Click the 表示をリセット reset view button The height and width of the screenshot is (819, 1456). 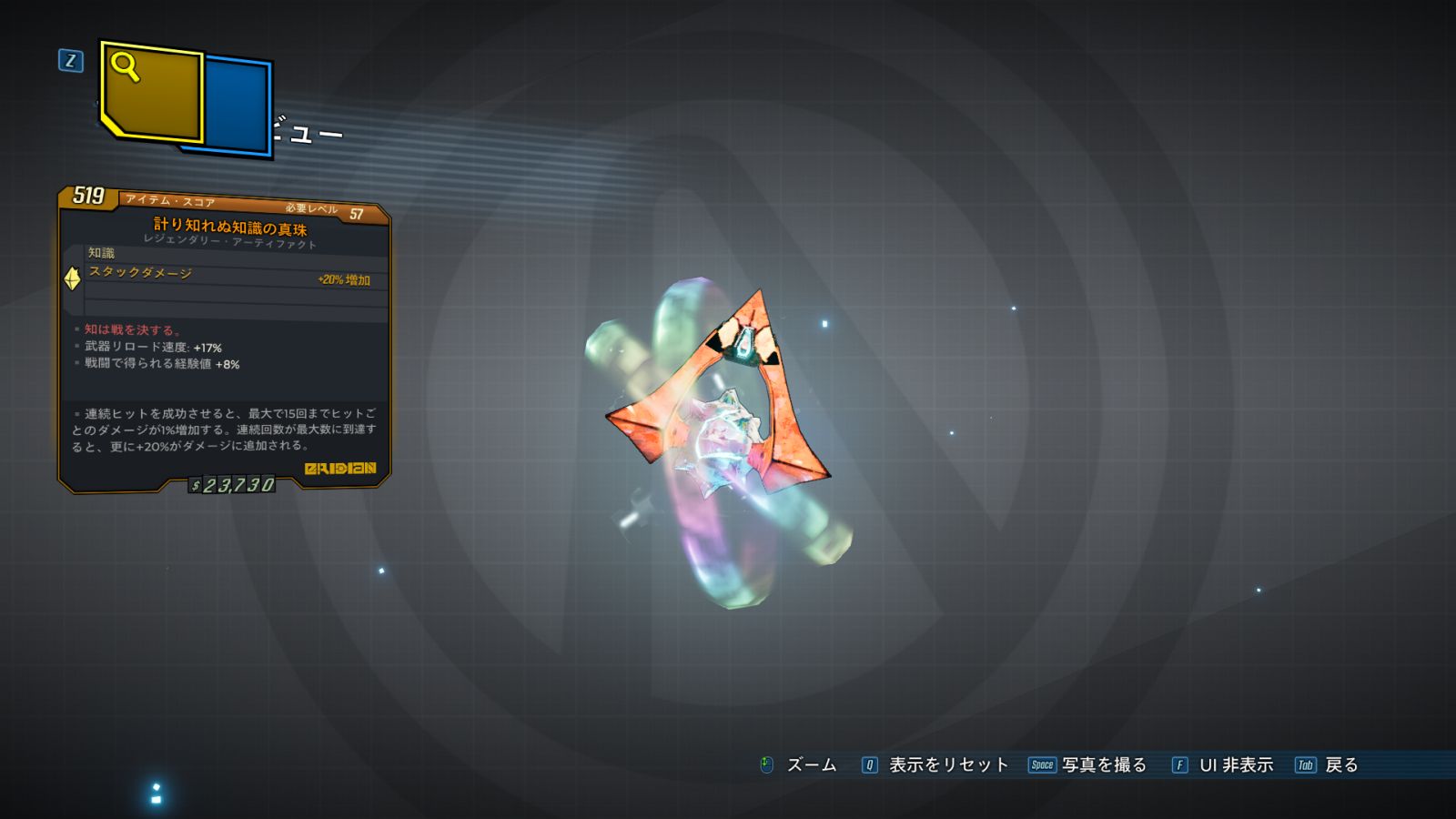[x=935, y=765]
